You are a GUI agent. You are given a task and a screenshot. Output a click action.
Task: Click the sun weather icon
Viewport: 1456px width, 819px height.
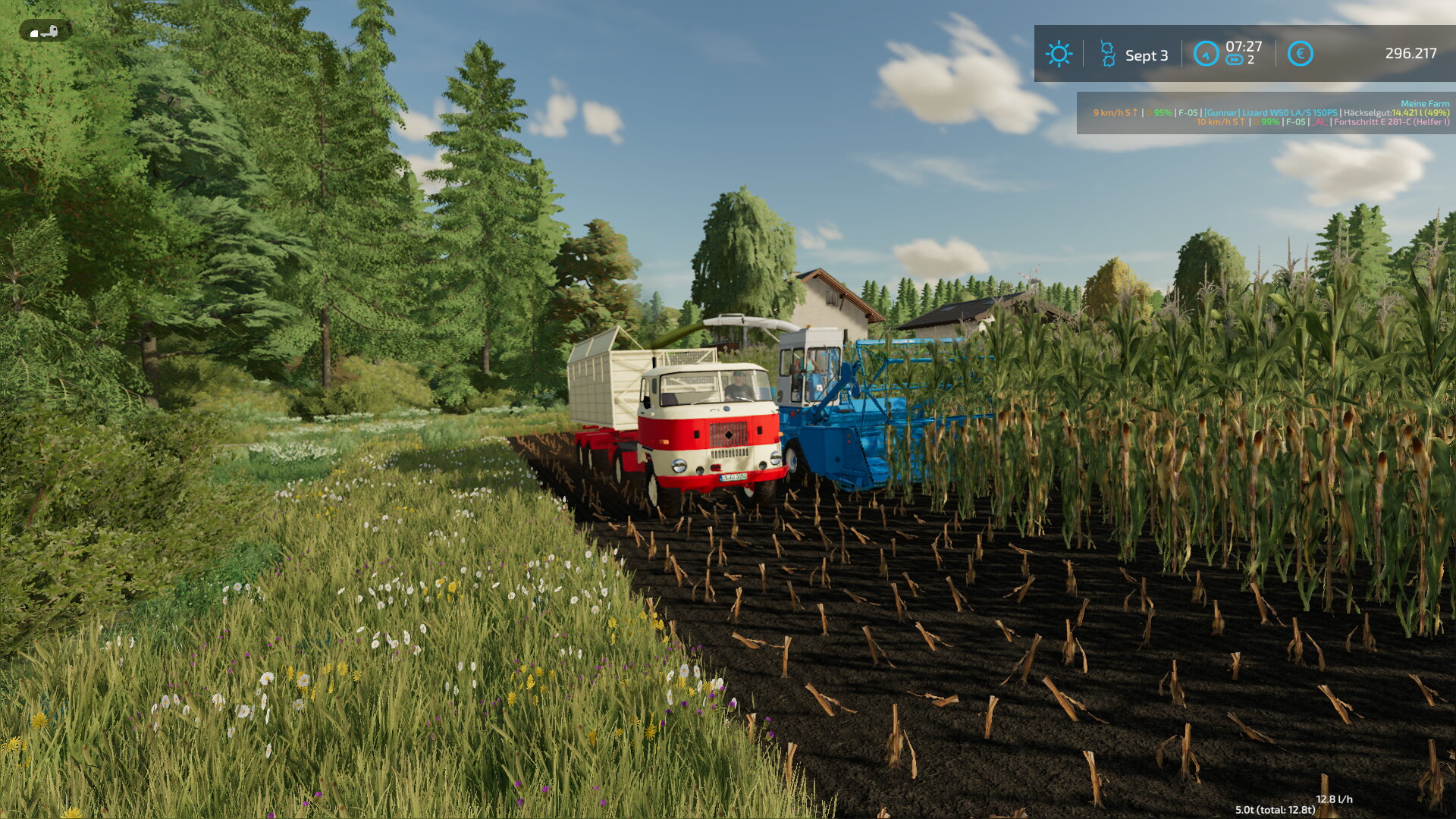coord(1059,54)
